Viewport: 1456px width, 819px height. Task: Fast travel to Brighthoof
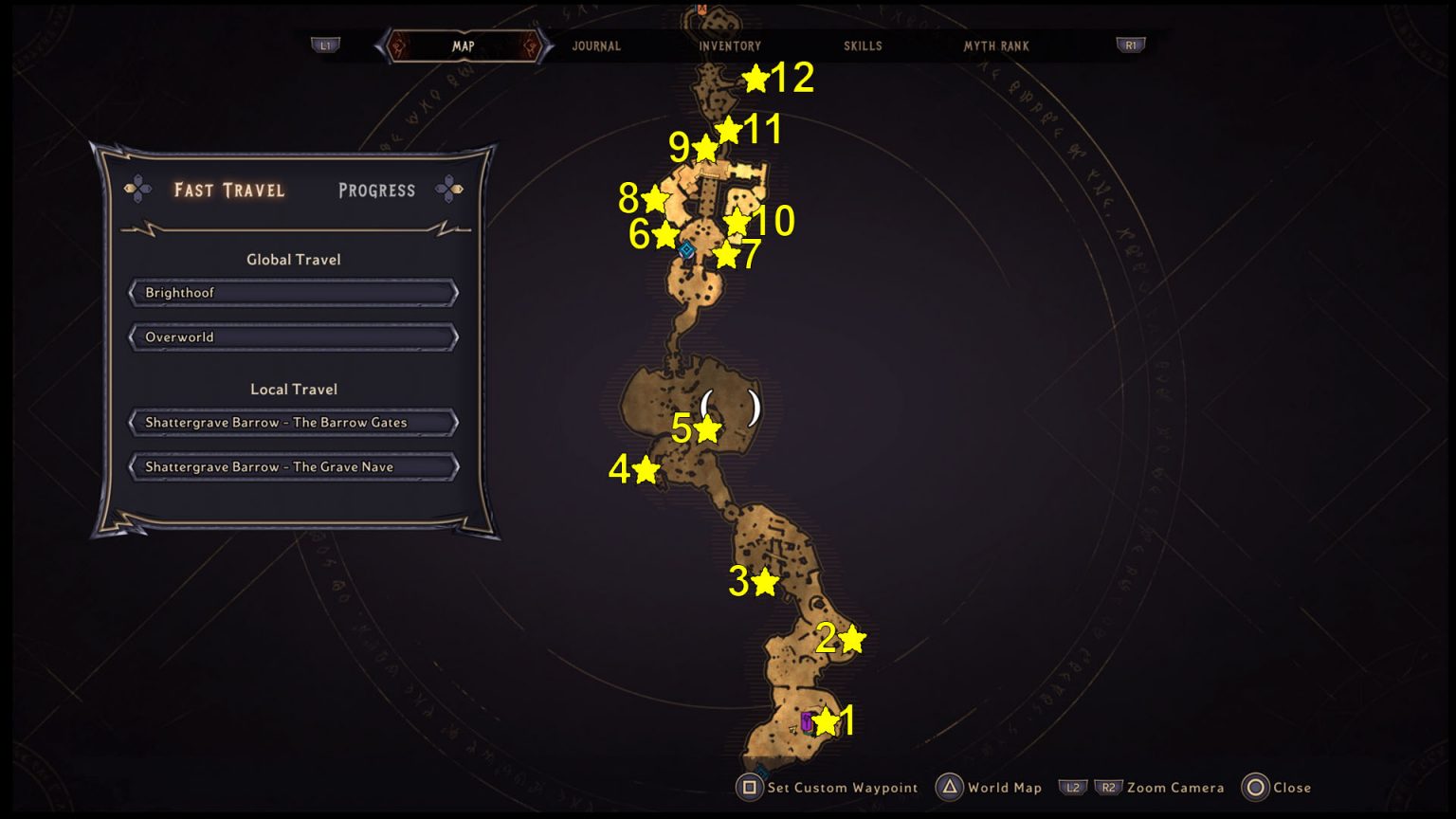(294, 293)
